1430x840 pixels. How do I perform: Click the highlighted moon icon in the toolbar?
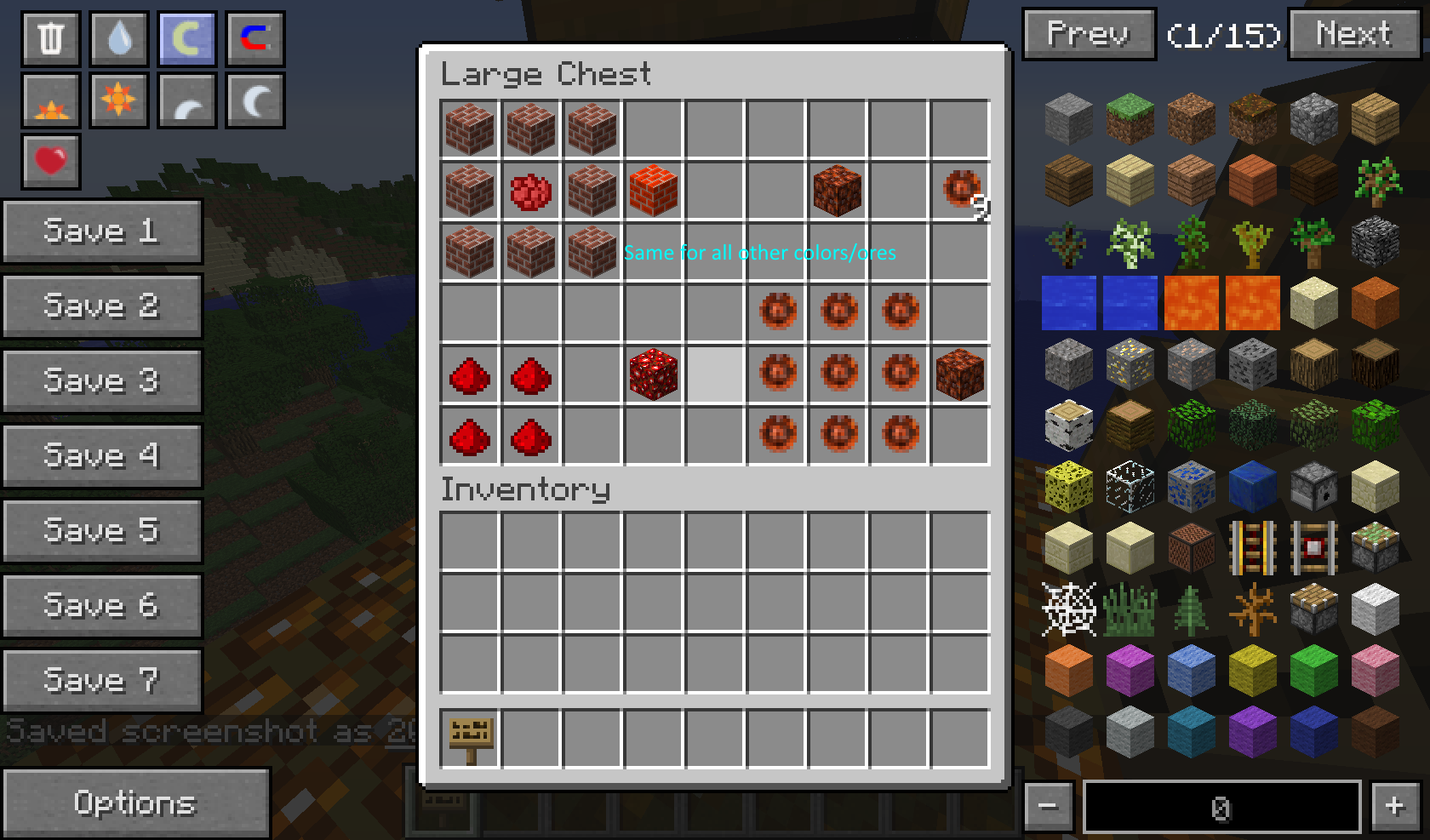pos(186,37)
